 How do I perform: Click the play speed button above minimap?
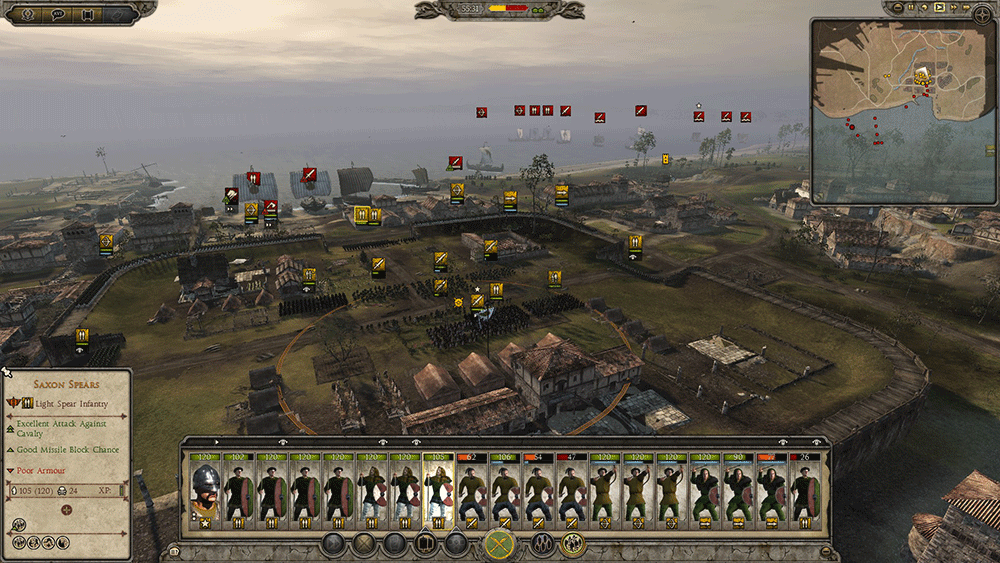tap(940, 10)
